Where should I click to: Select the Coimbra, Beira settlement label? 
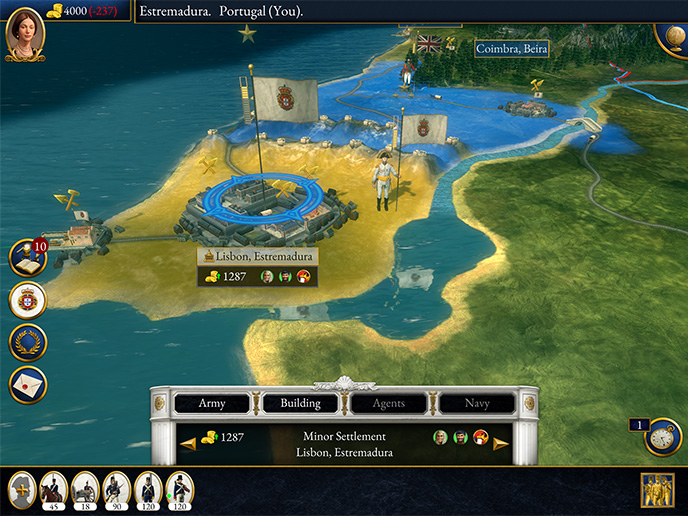pos(510,47)
